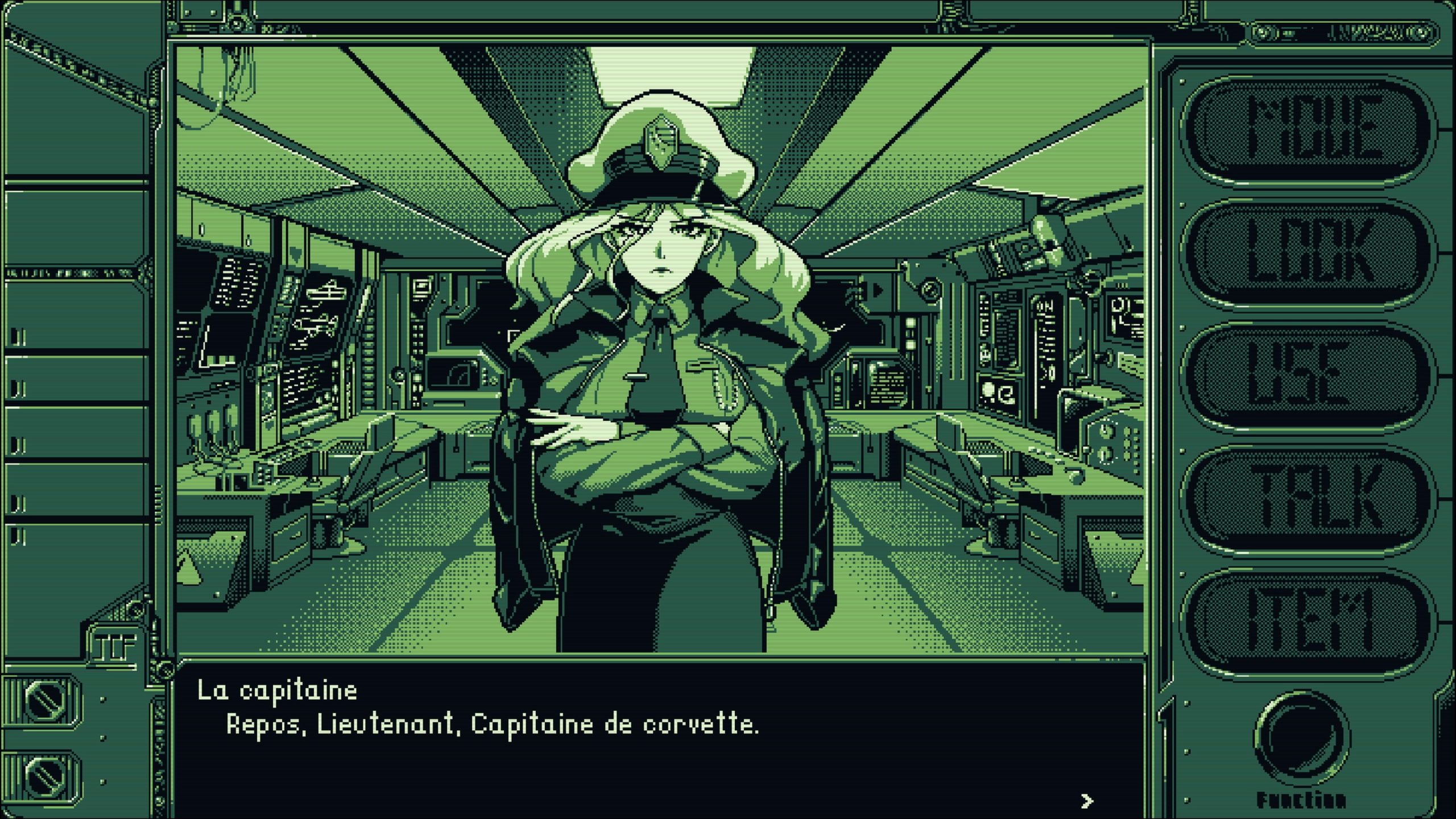Image resolution: width=1456 pixels, height=819 pixels.
Task: Click the round Function button
Action: pyautogui.click(x=1302, y=738)
